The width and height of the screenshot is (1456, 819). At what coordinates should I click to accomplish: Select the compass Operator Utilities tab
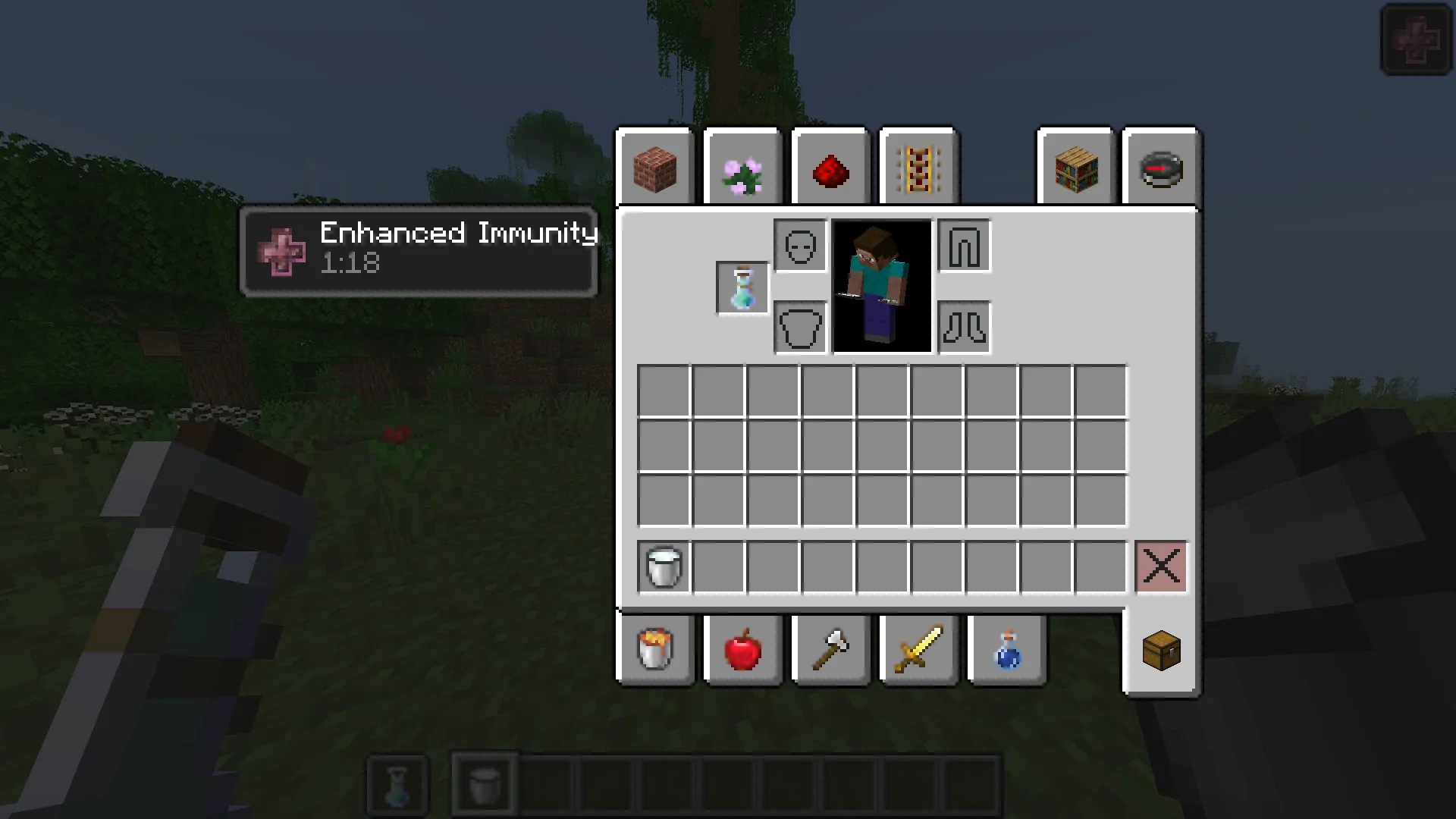[1162, 168]
